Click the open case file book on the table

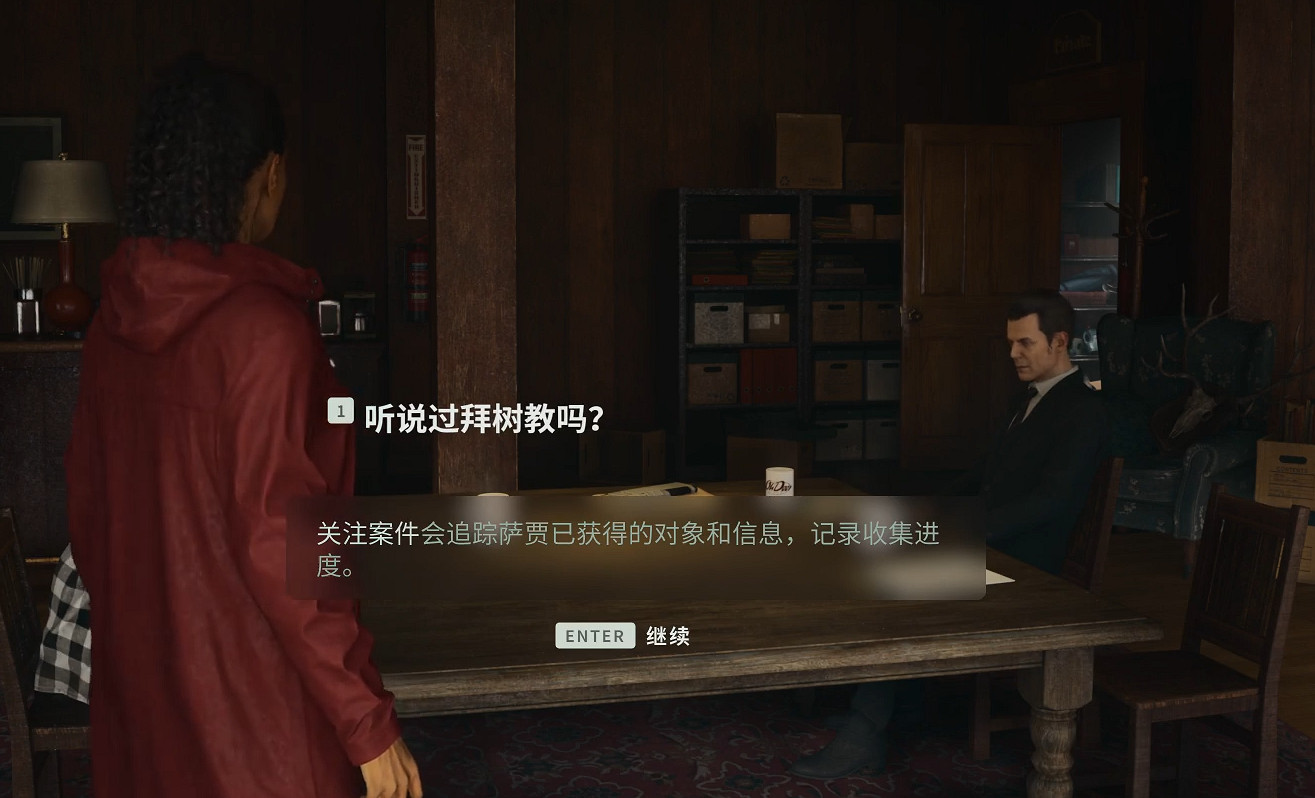point(650,488)
